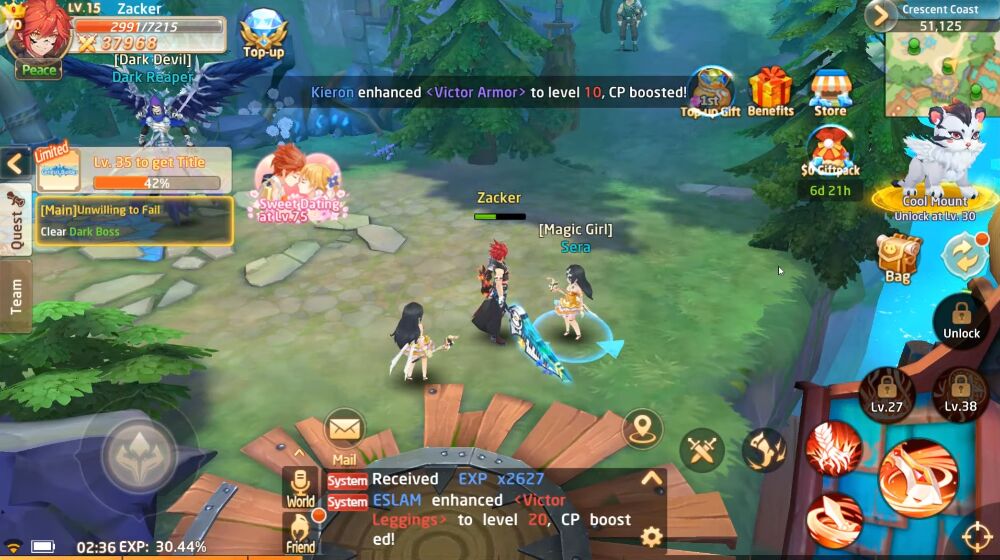Select the Quest tab
The image size is (1000, 560).
pyautogui.click(x=16, y=219)
